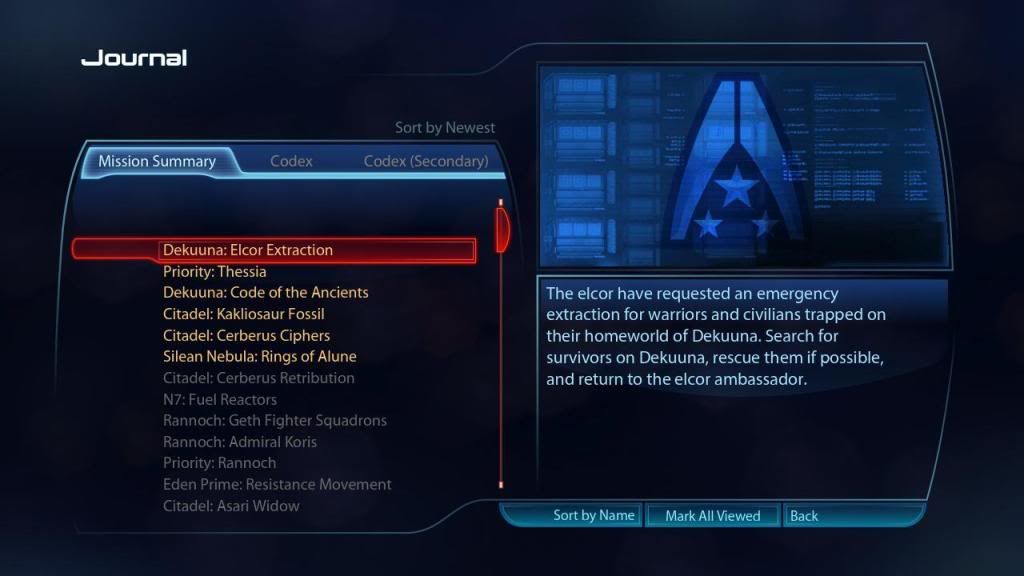Image resolution: width=1024 pixels, height=576 pixels.
Task: View the Silean Nebula: Rings of Alune entry
Action: tap(260, 356)
